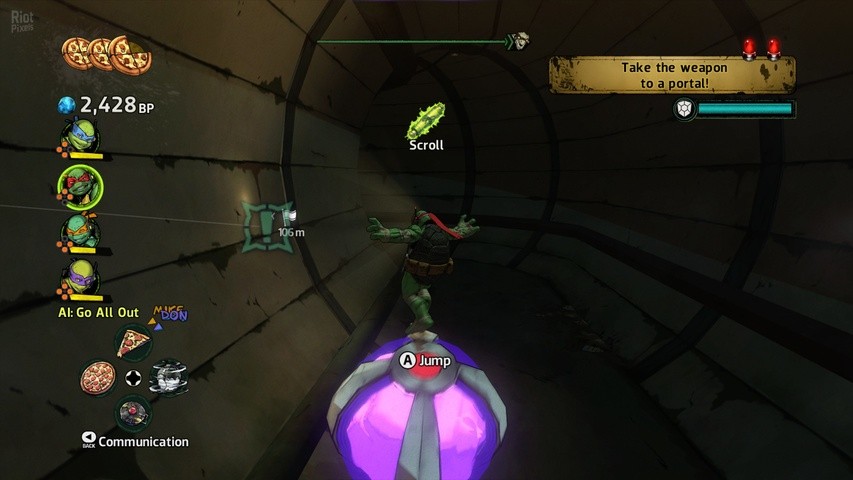Use the whole pizza item slot

pyautogui.click(x=97, y=378)
